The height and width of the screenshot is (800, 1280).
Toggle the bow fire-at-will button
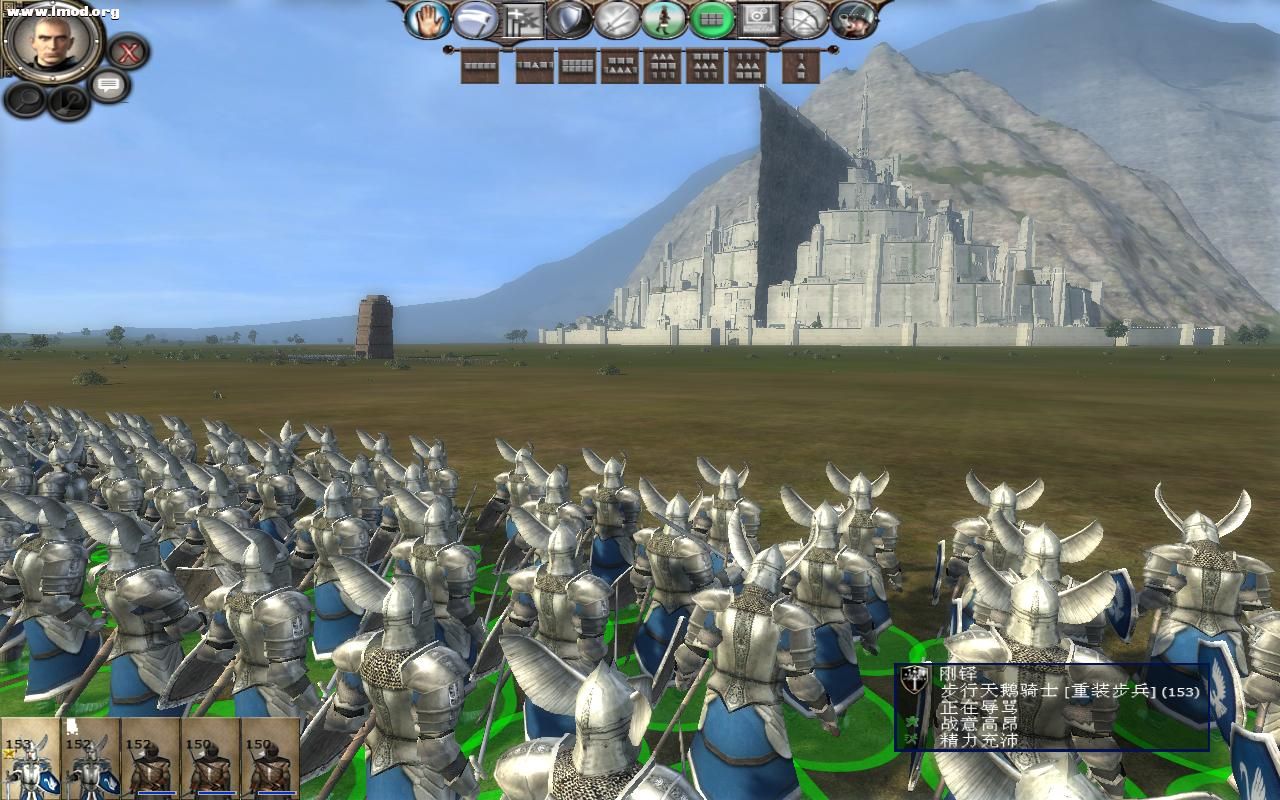pos(805,20)
